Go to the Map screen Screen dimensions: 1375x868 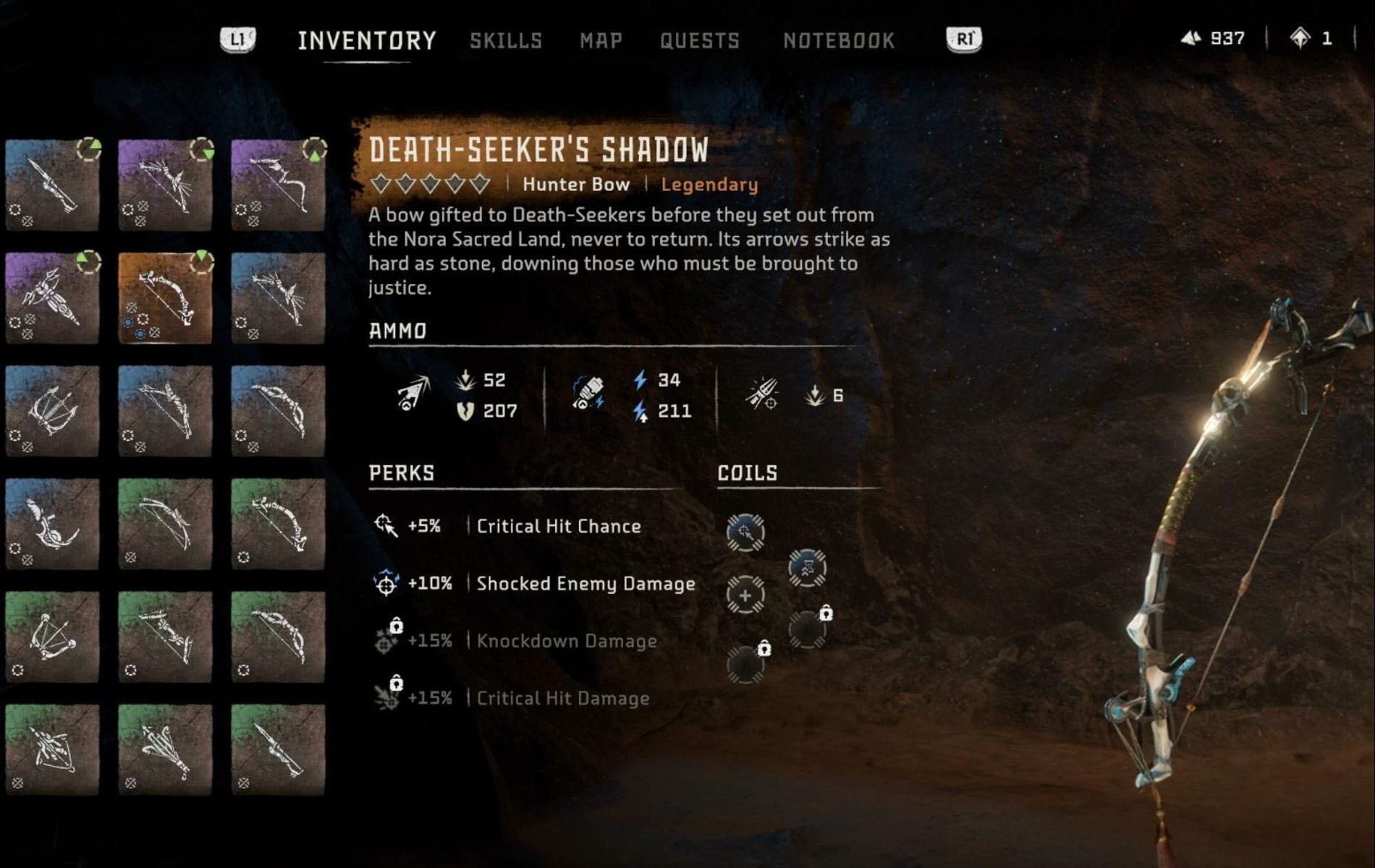[600, 41]
